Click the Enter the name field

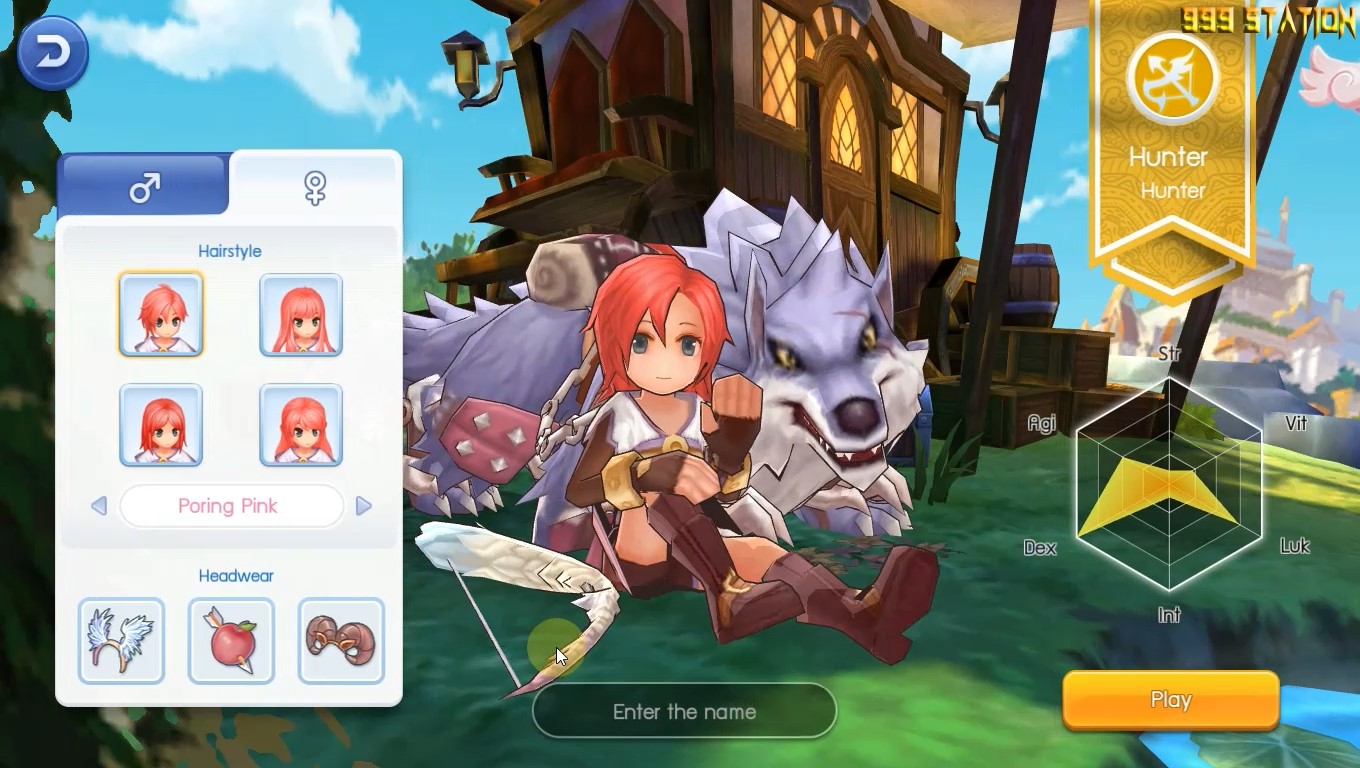pos(684,711)
